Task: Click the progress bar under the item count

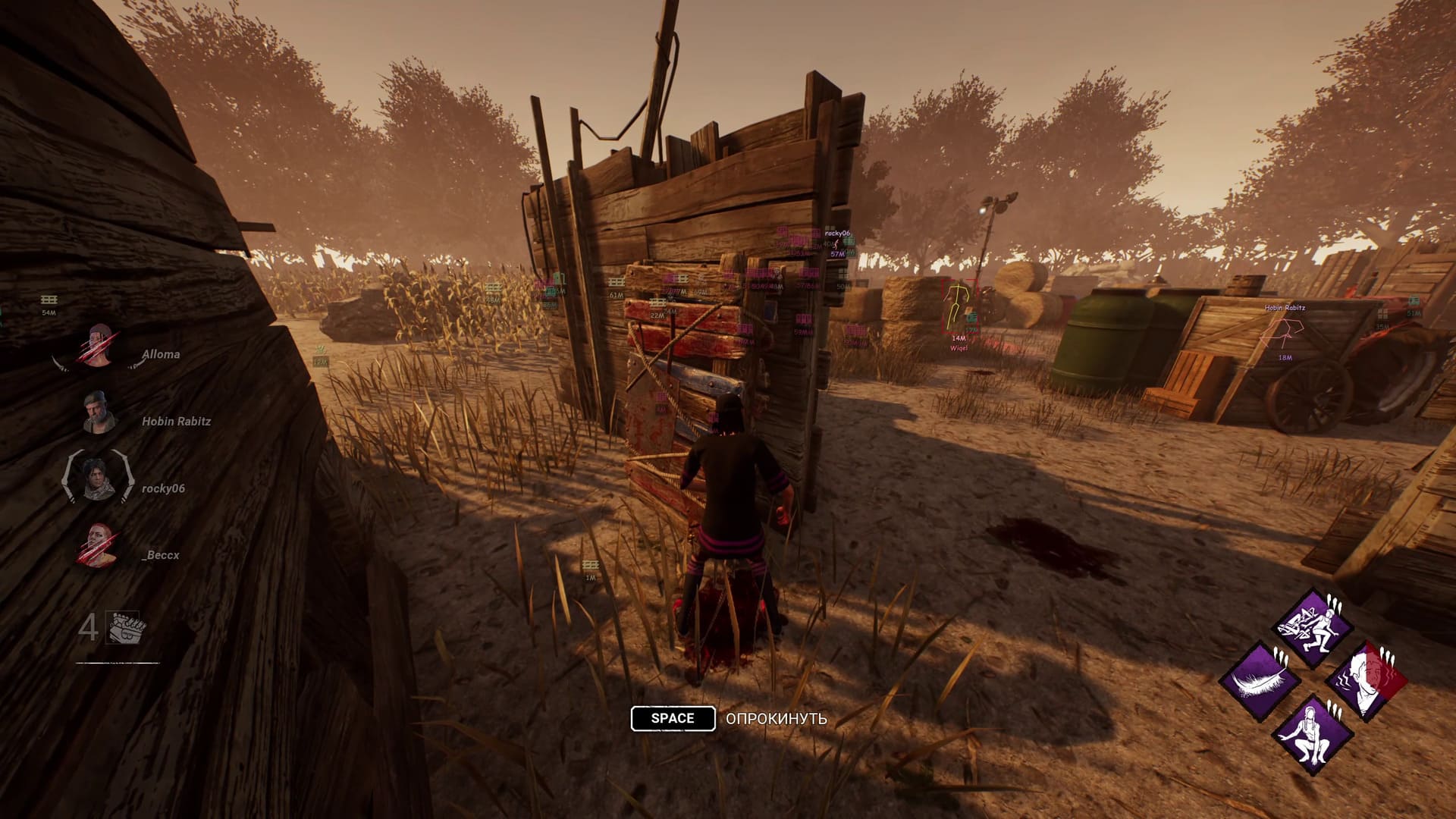Action: coord(118,664)
